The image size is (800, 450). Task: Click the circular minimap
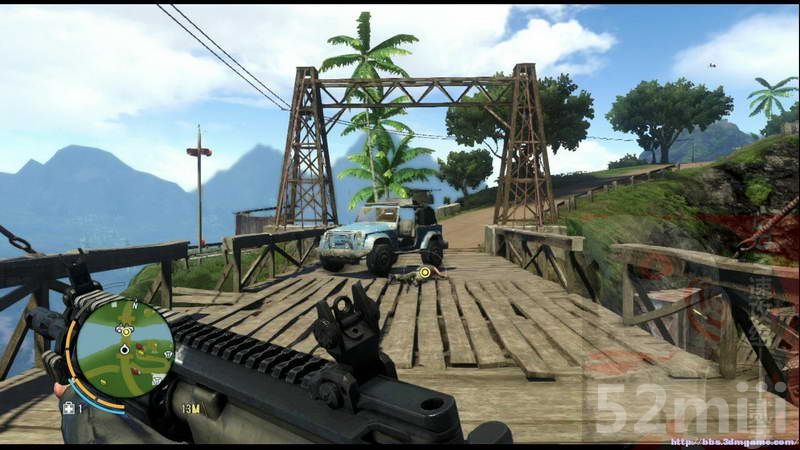[123, 348]
